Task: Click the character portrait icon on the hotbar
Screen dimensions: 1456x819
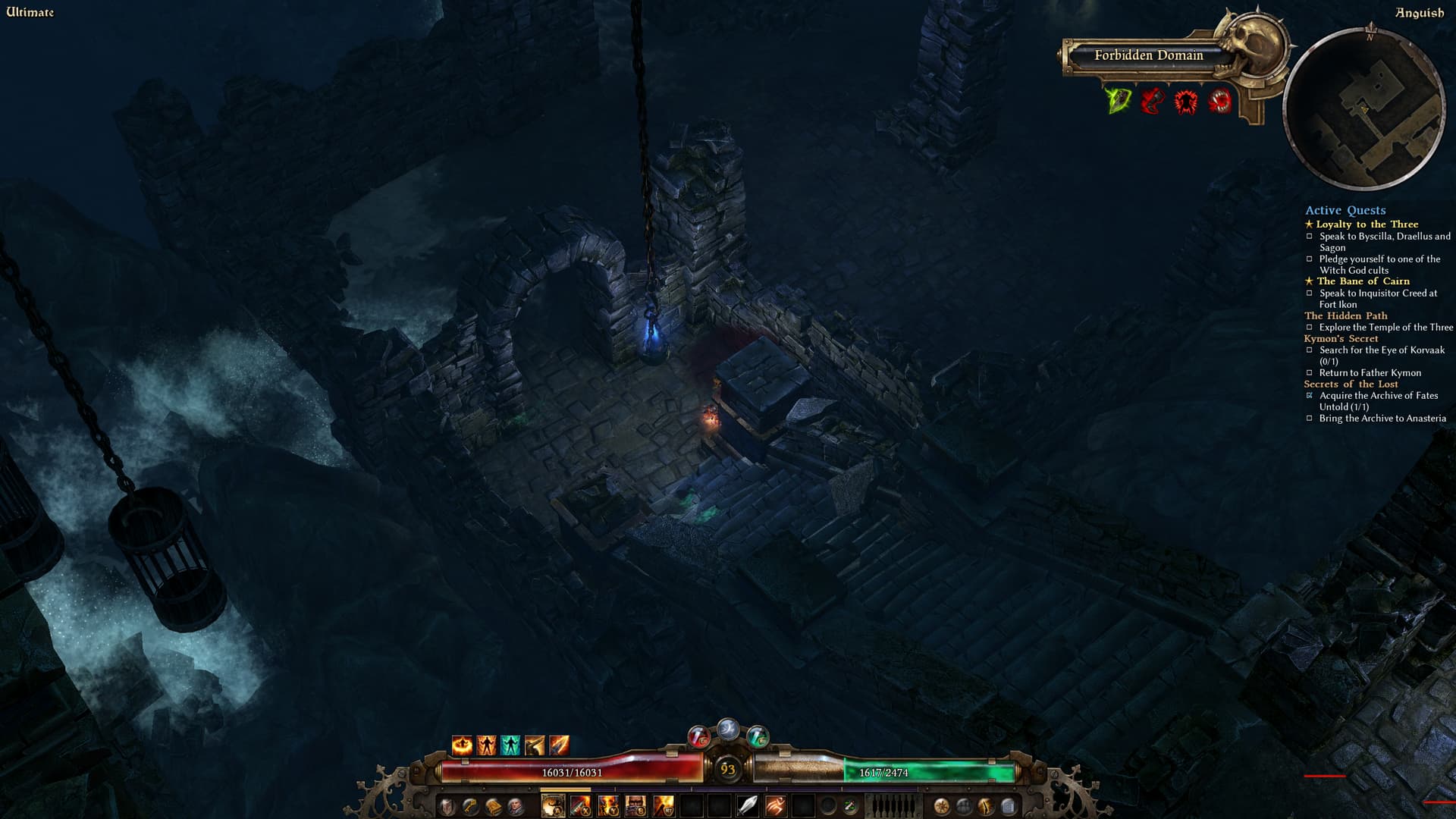Action: [x=516, y=806]
